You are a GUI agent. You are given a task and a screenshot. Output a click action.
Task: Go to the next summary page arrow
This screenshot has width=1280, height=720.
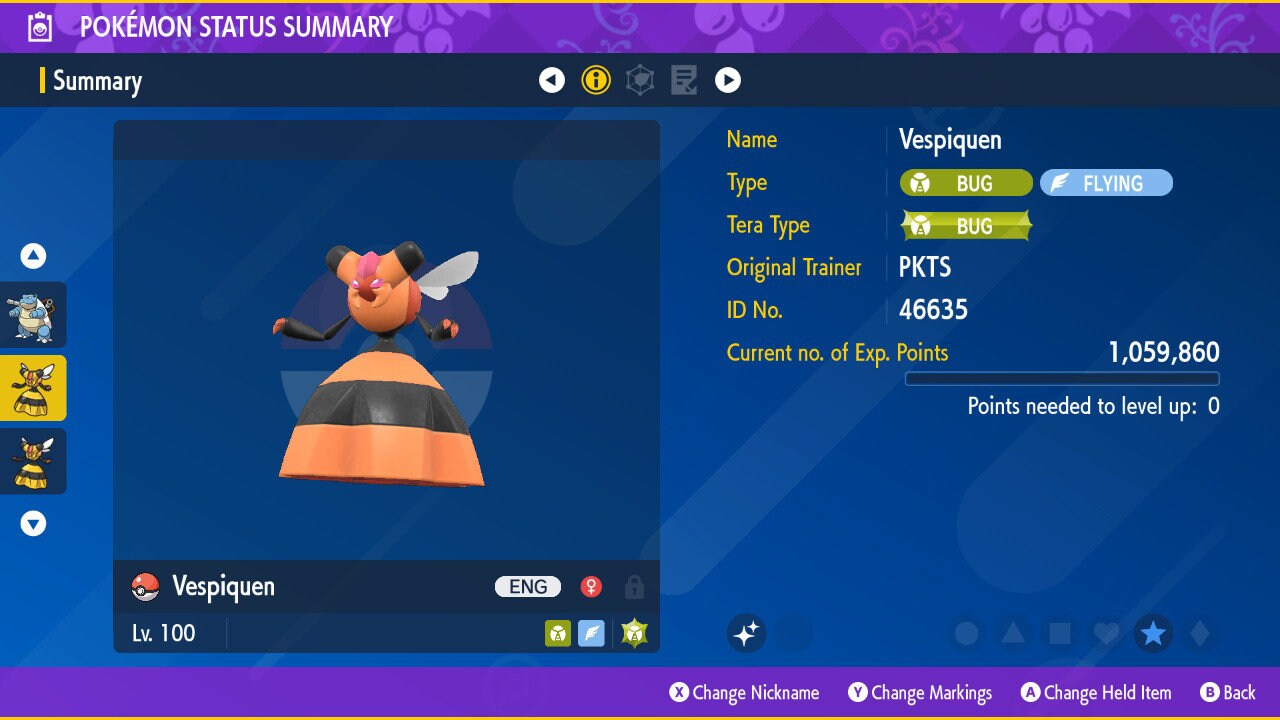click(x=728, y=81)
